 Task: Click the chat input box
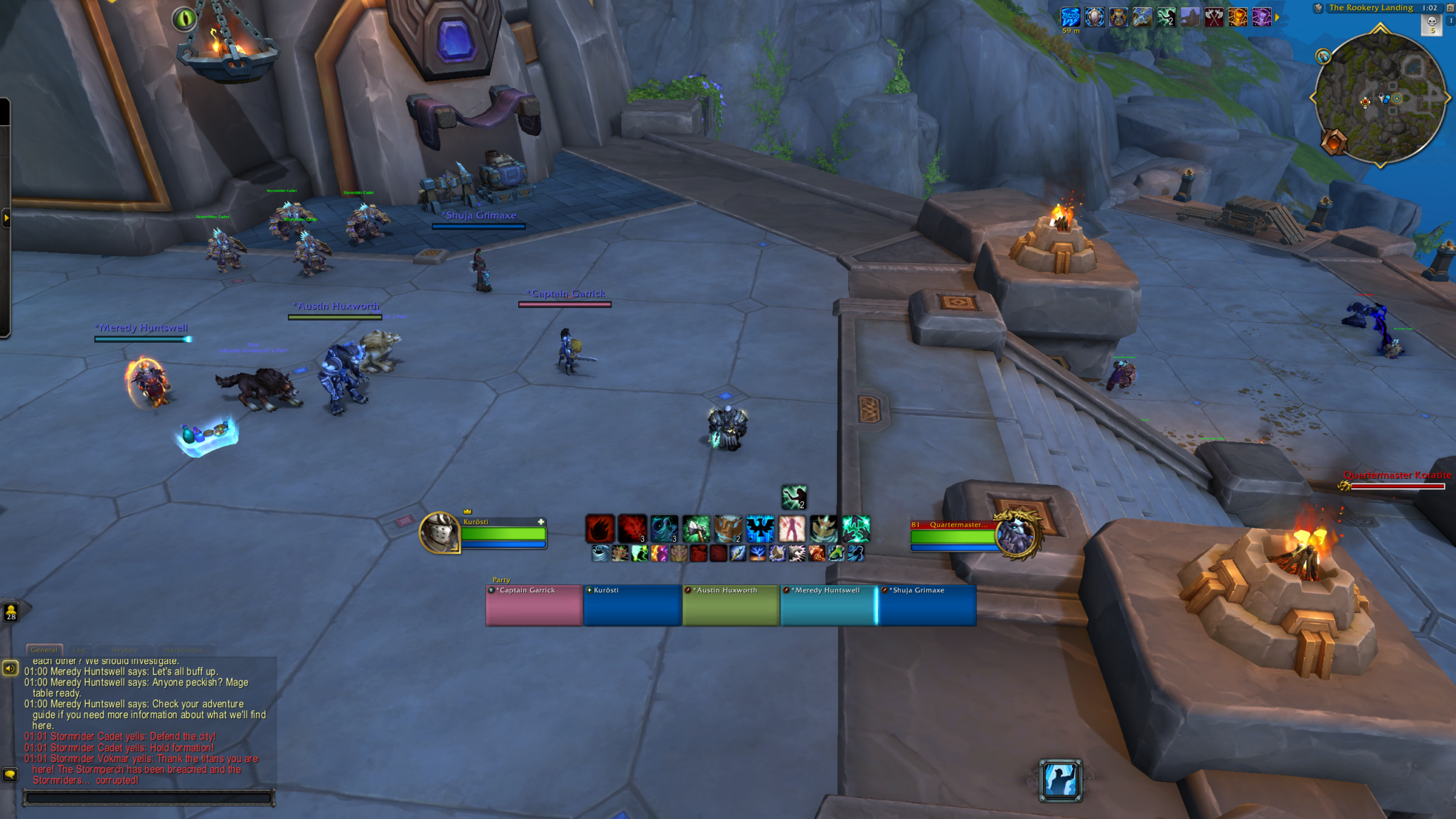[x=149, y=798]
